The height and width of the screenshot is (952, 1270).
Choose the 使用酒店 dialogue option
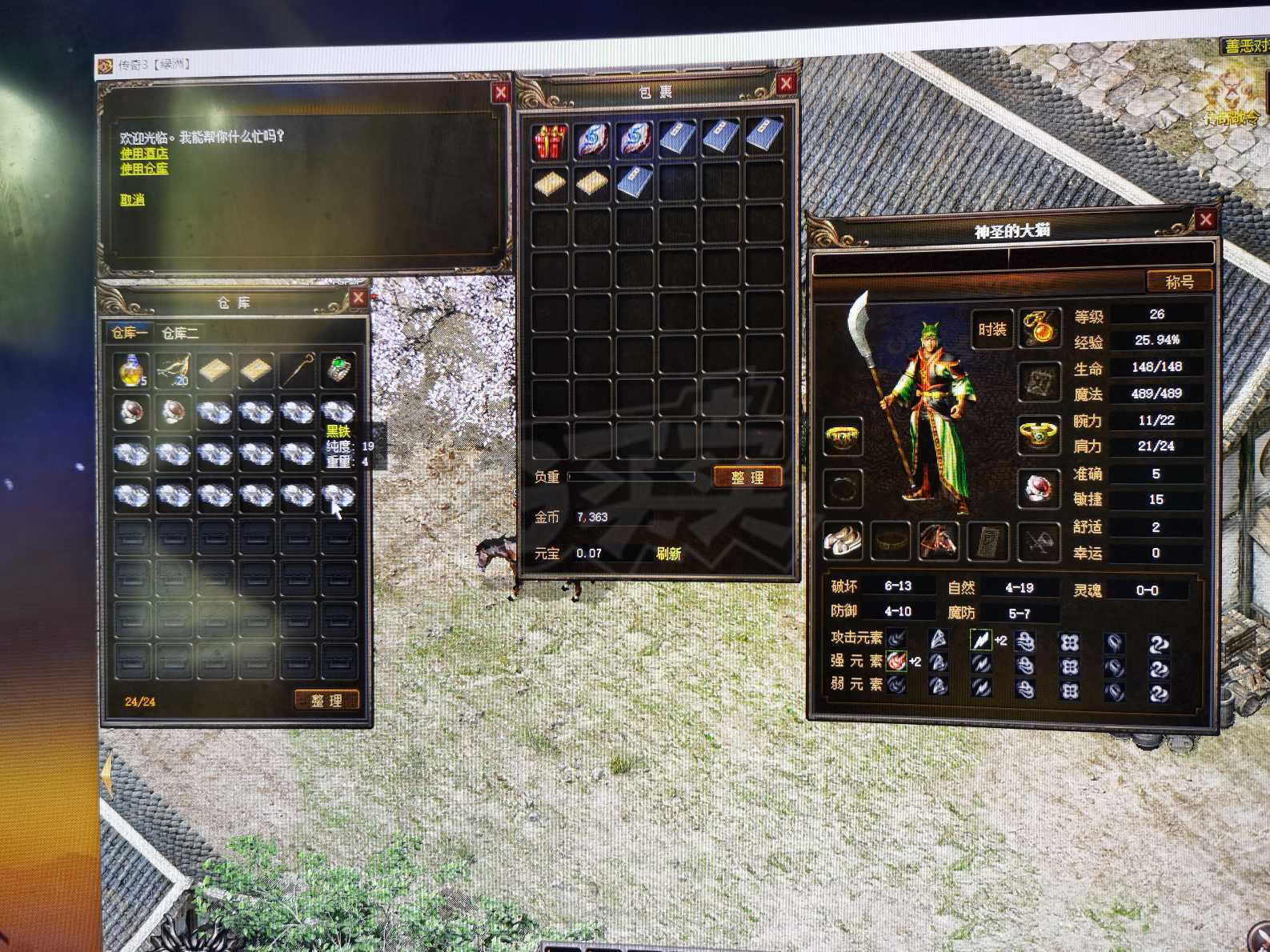pos(144,153)
